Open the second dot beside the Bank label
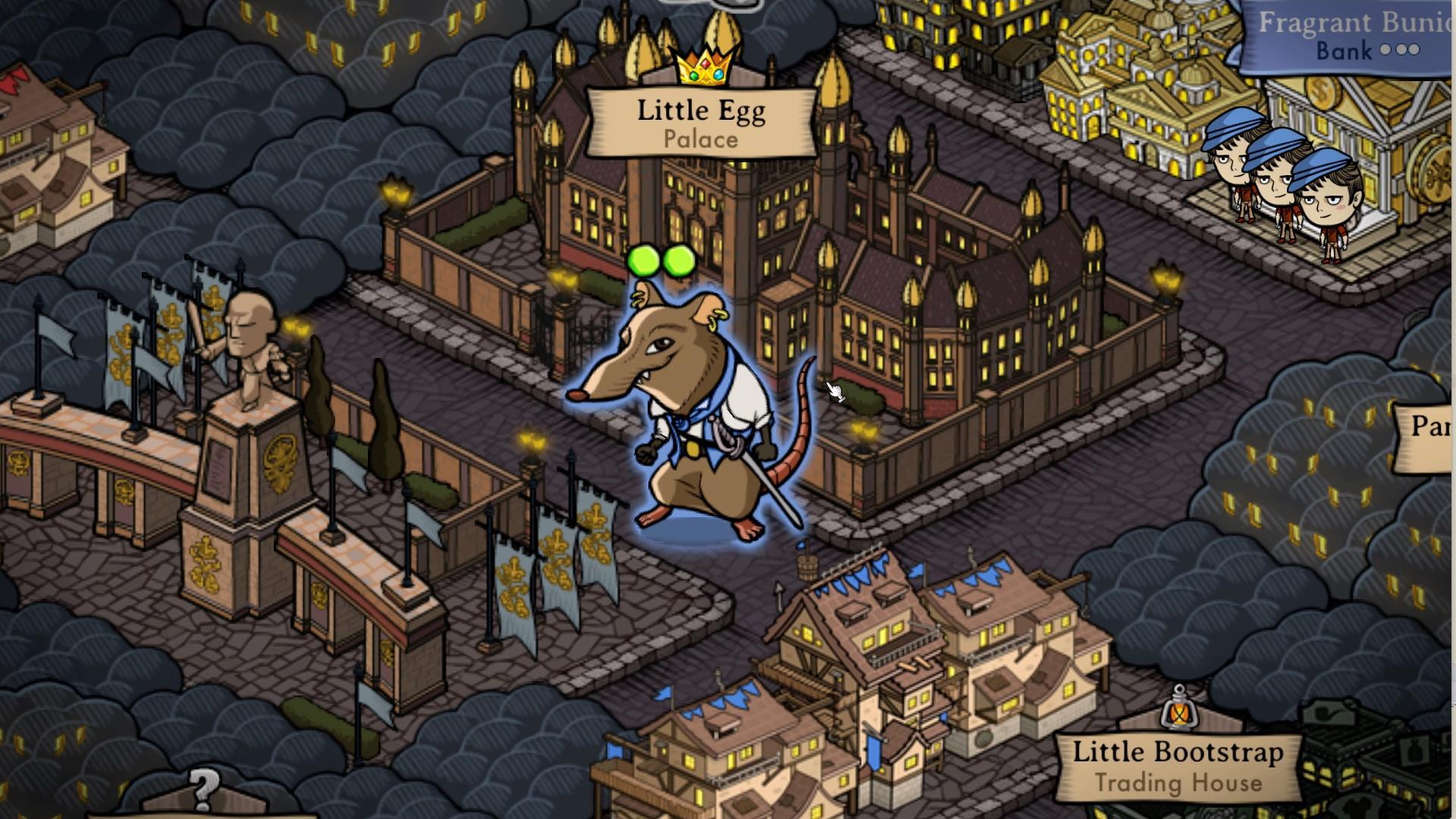The height and width of the screenshot is (819, 1456). click(x=1400, y=50)
